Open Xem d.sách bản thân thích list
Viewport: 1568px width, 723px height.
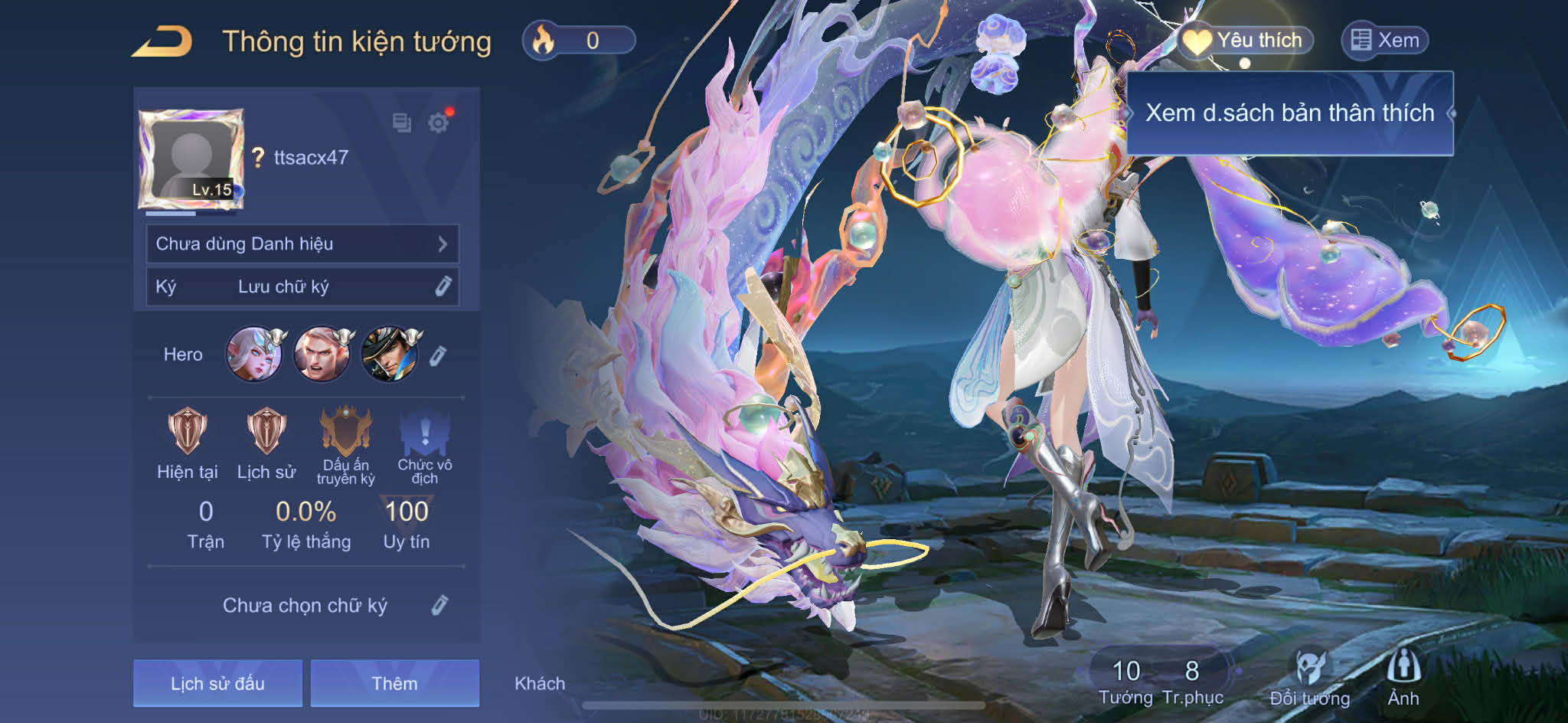[1289, 113]
